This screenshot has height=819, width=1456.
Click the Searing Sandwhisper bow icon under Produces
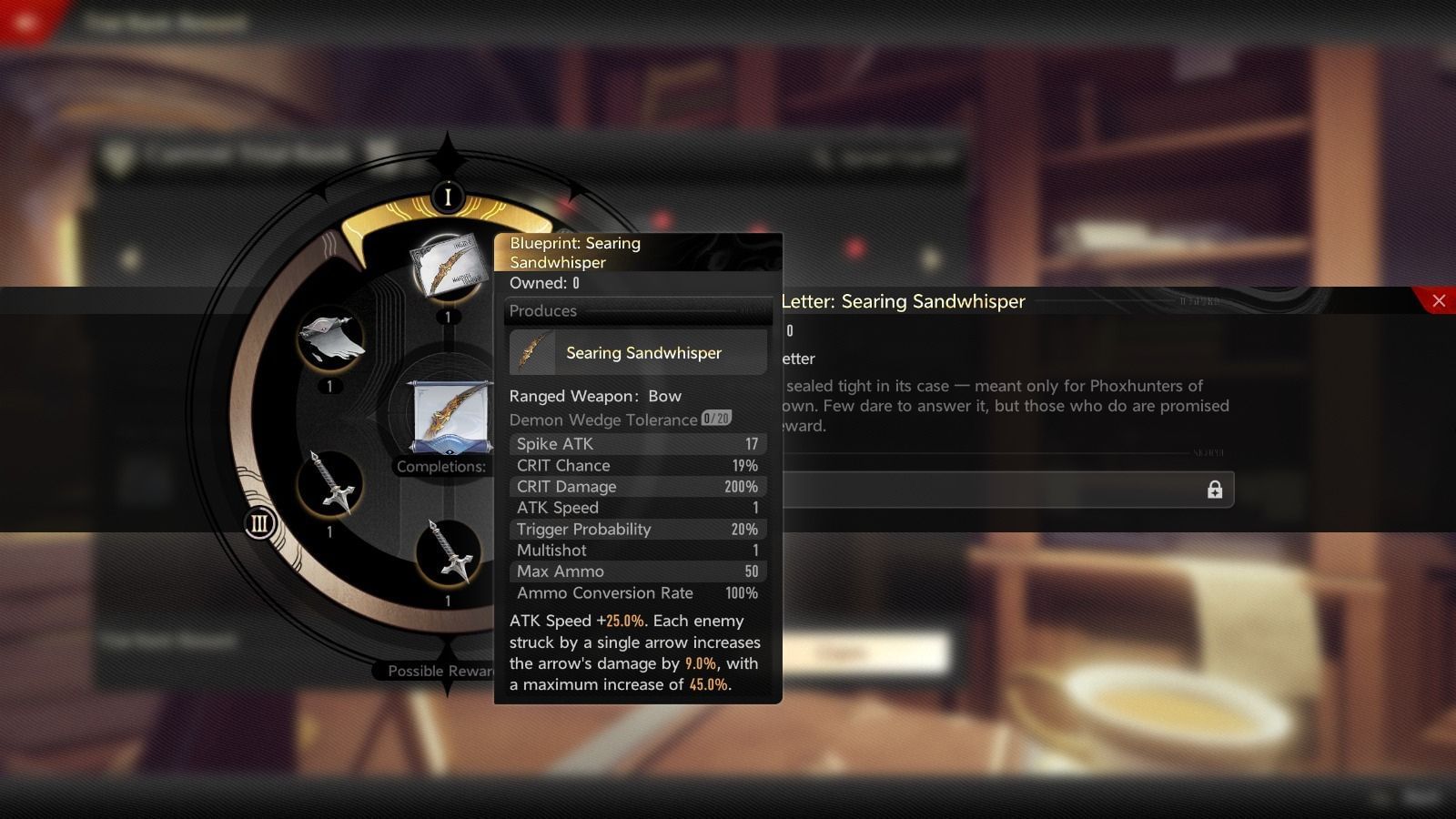click(532, 352)
